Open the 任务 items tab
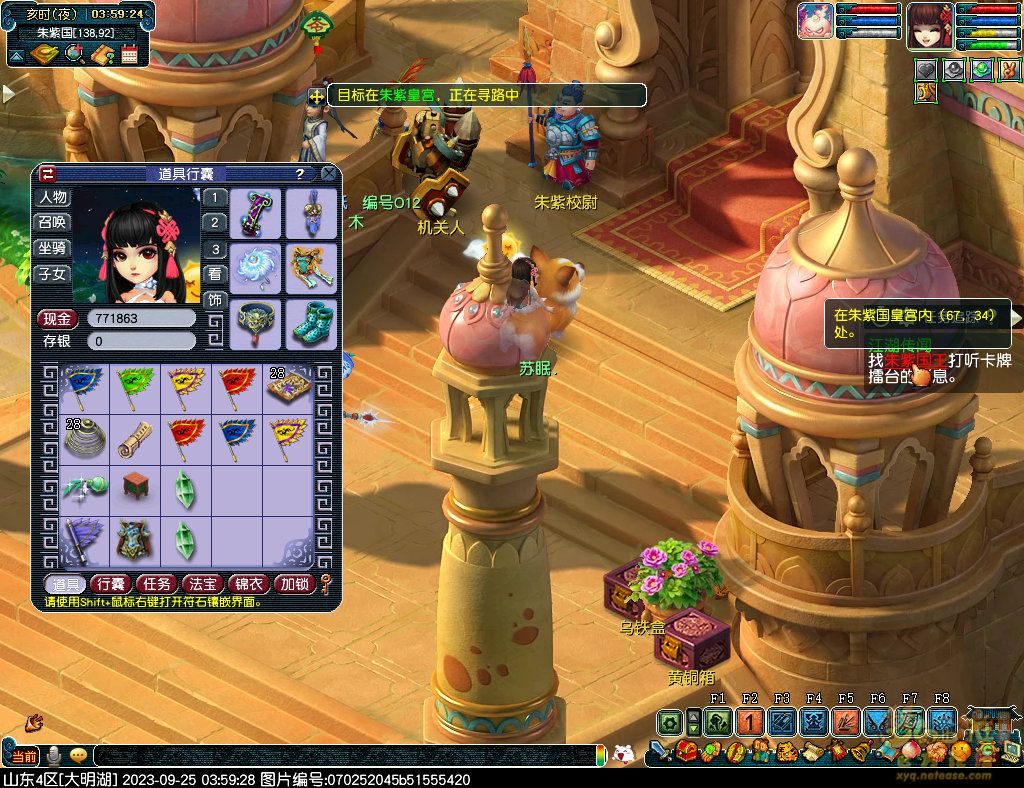1024x788 pixels. (x=157, y=584)
